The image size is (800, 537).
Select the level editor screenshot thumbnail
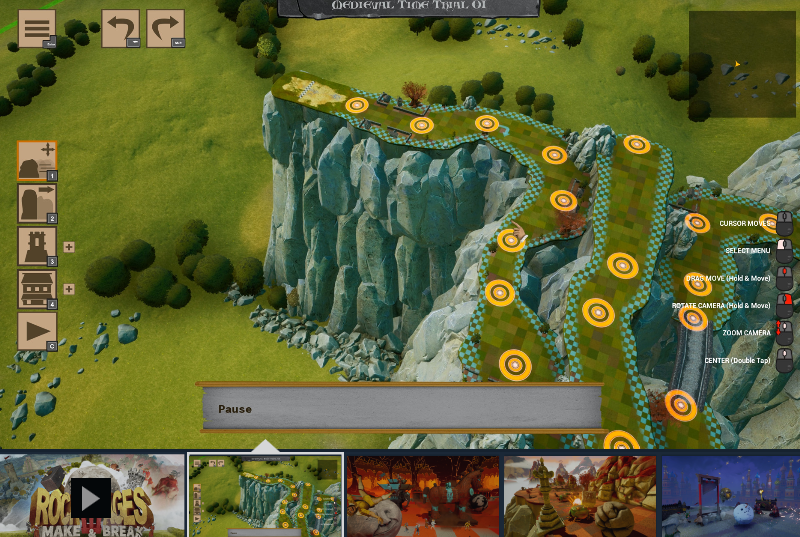click(265, 496)
